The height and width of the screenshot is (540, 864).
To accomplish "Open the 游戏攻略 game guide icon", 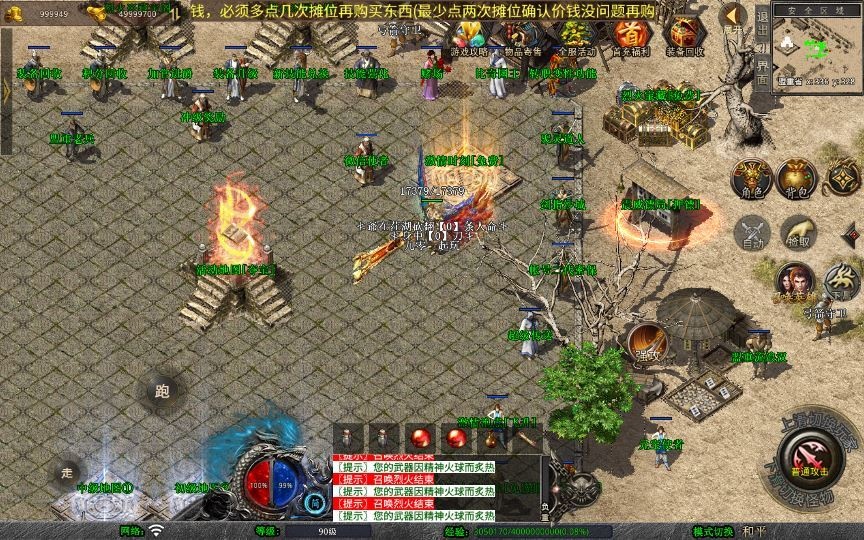I will [468, 37].
